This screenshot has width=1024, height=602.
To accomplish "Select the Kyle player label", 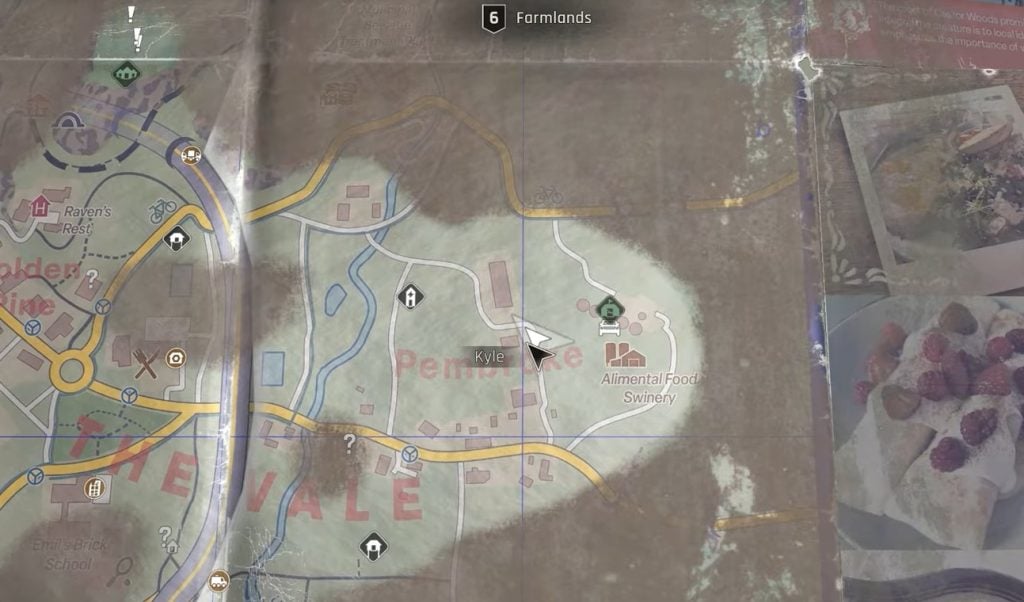I will pos(489,357).
